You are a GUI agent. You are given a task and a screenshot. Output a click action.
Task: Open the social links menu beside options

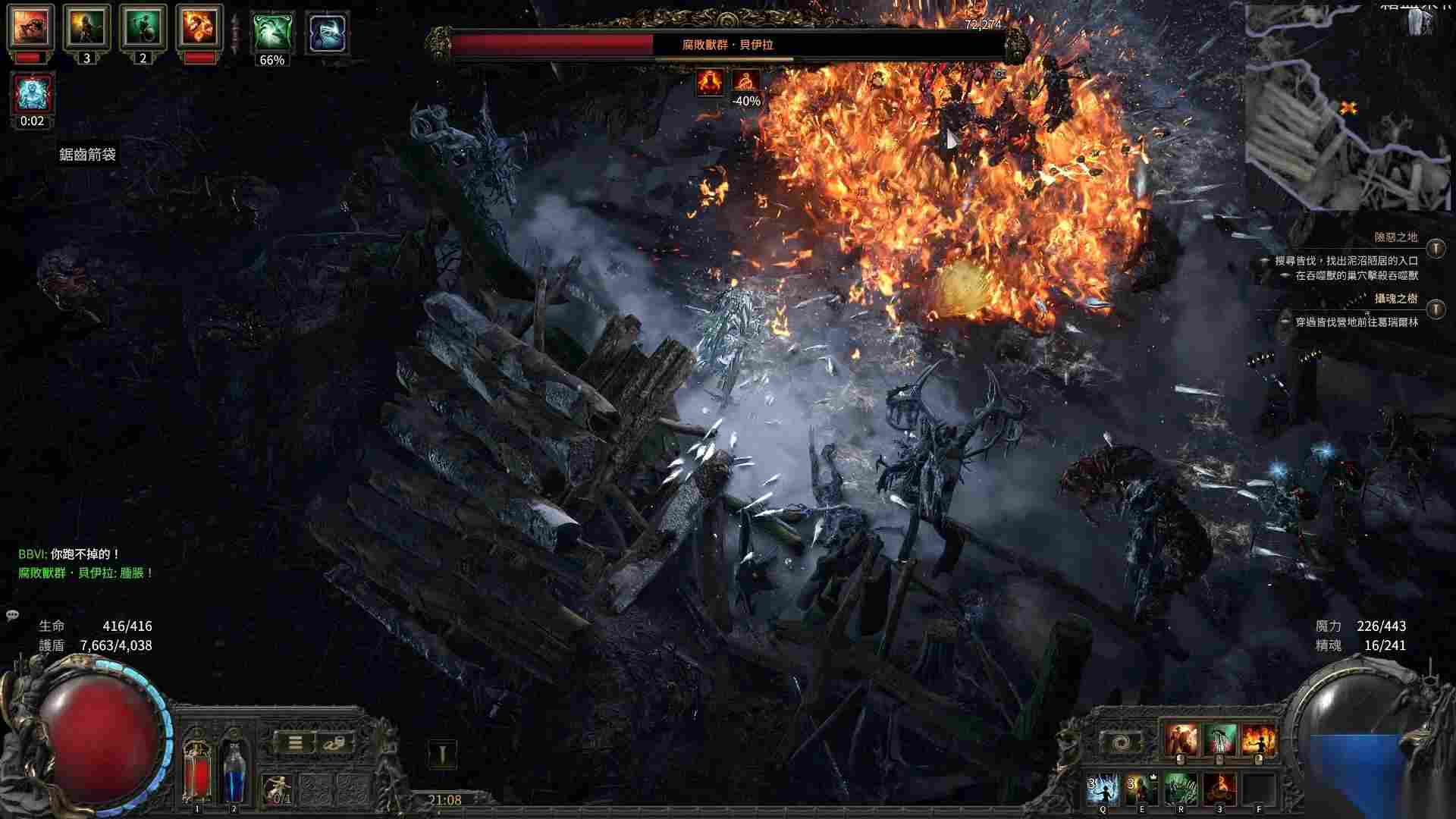[x=331, y=743]
